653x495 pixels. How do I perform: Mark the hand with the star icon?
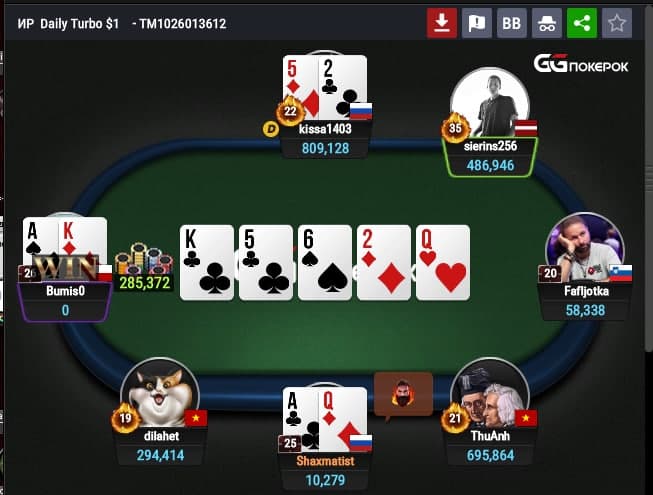(617, 23)
